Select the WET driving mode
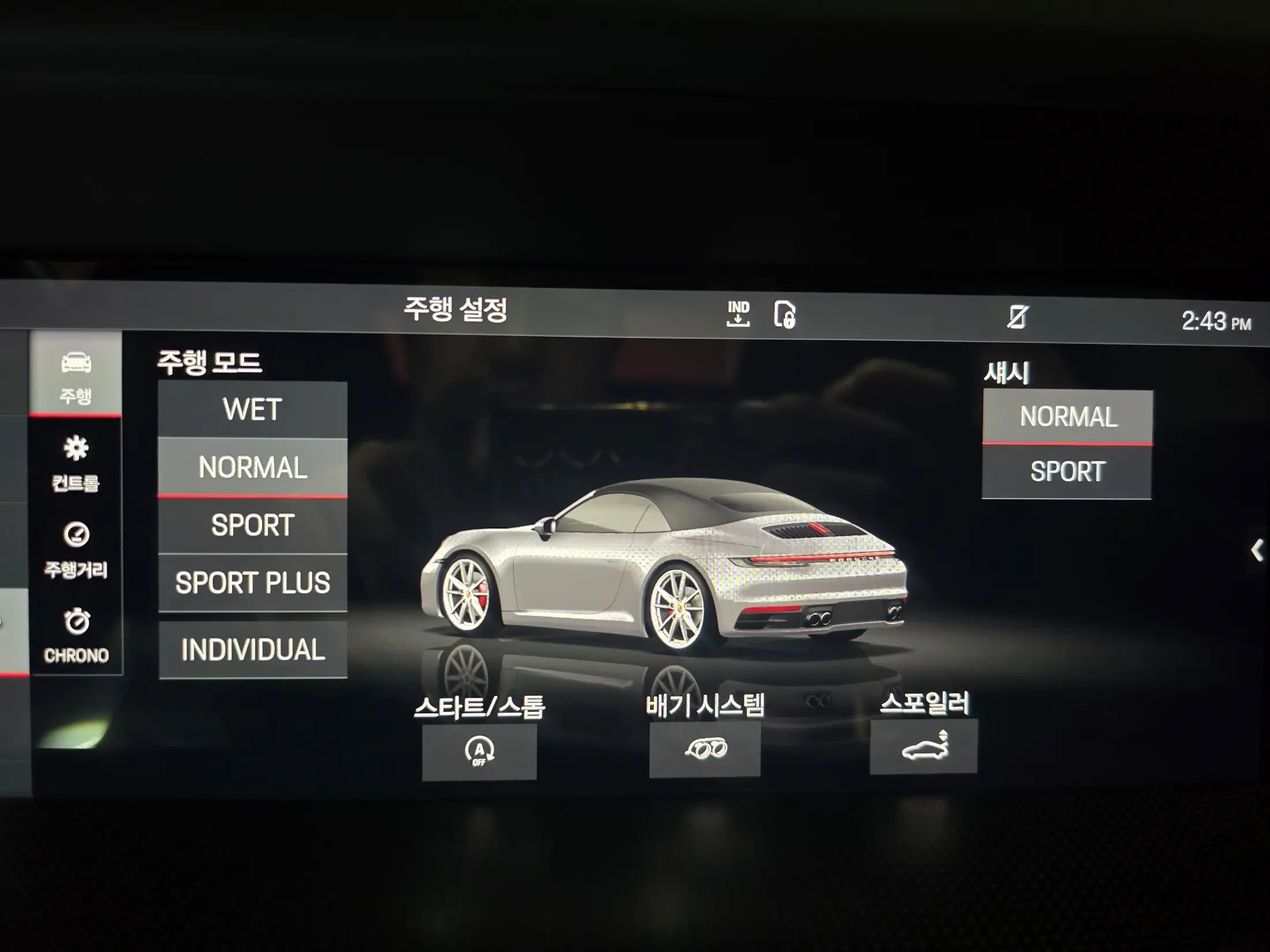The image size is (1270, 952). 252,409
